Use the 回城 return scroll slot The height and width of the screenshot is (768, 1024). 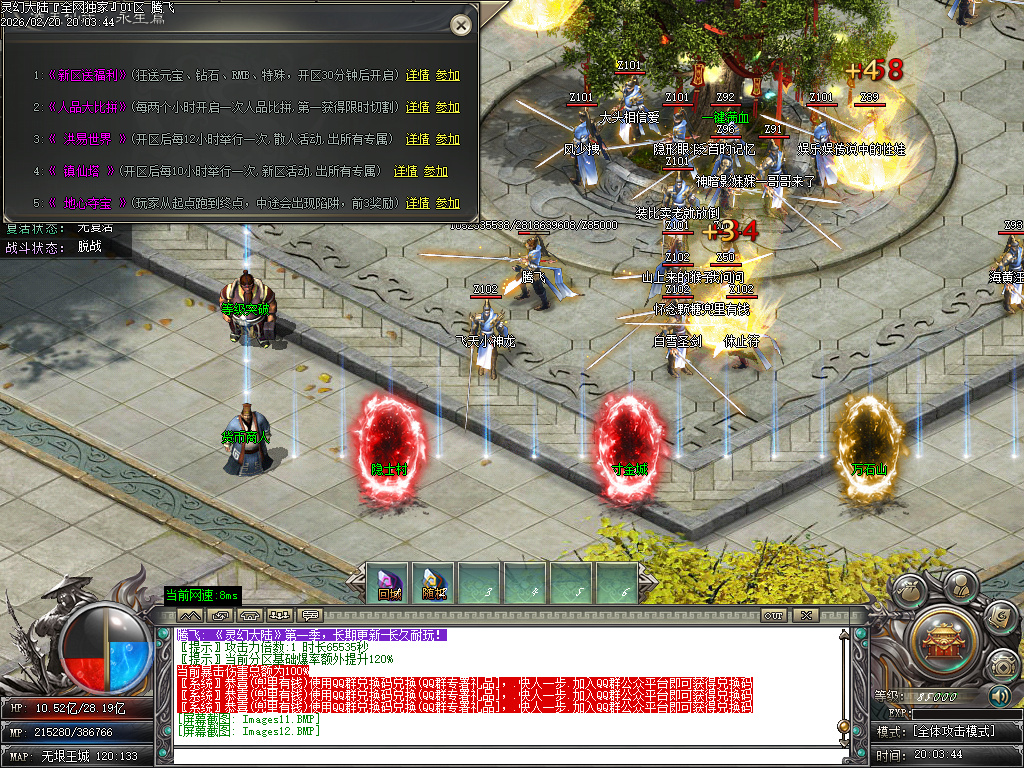(x=389, y=584)
